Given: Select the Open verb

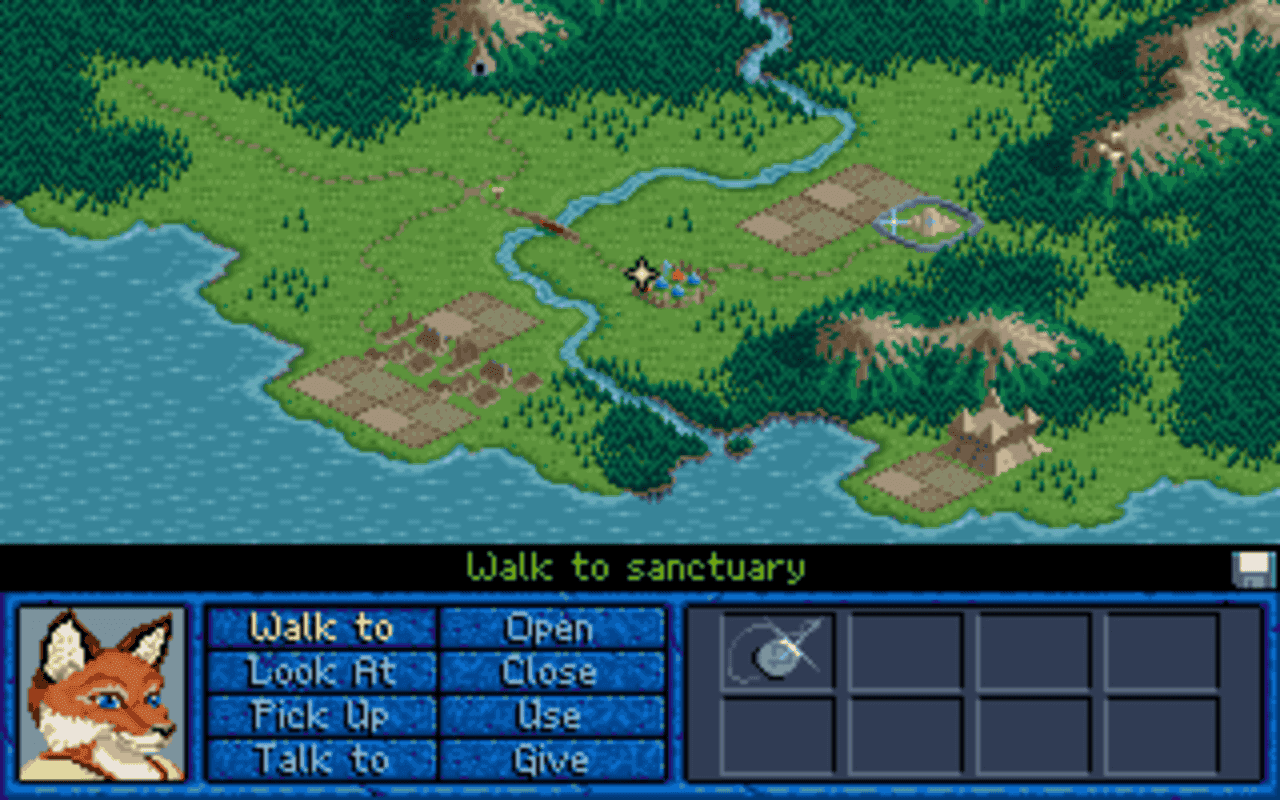Looking at the screenshot, I should (x=552, y=628).
